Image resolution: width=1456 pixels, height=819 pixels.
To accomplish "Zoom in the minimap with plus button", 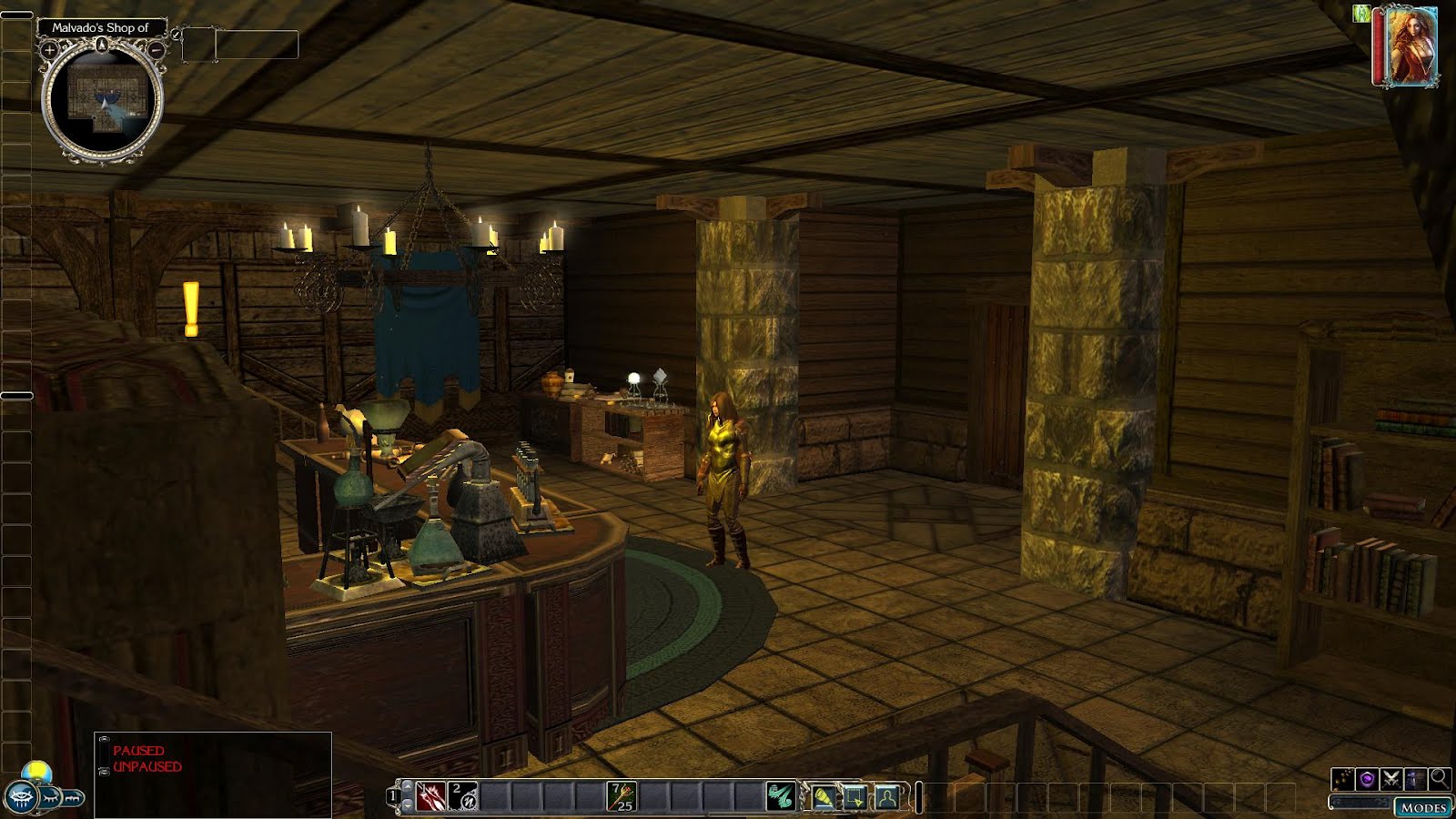I will point(50,51).
